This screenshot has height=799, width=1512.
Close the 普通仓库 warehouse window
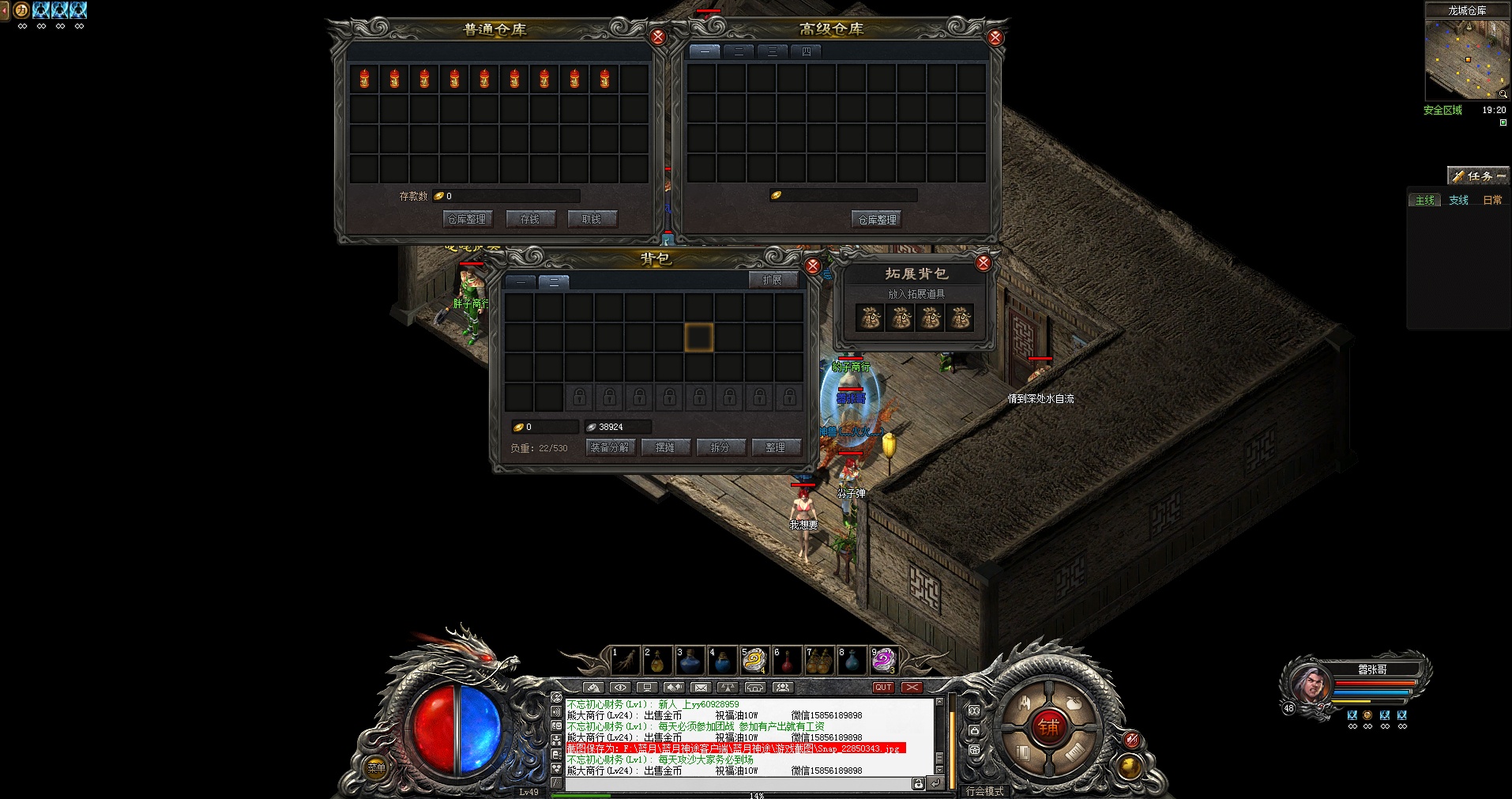pos(657,36)
